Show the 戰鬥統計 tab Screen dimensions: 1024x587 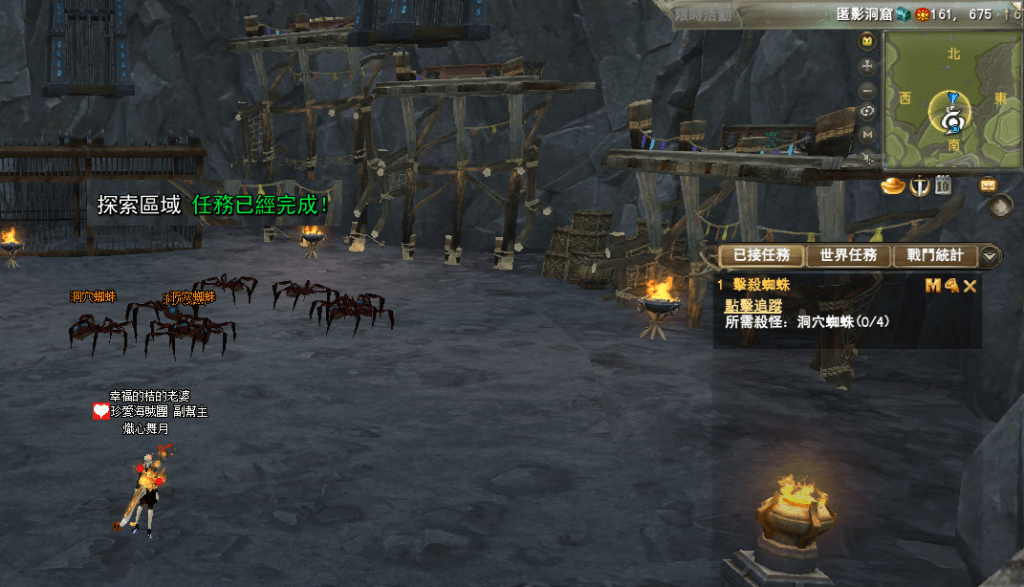pos(935,255)
